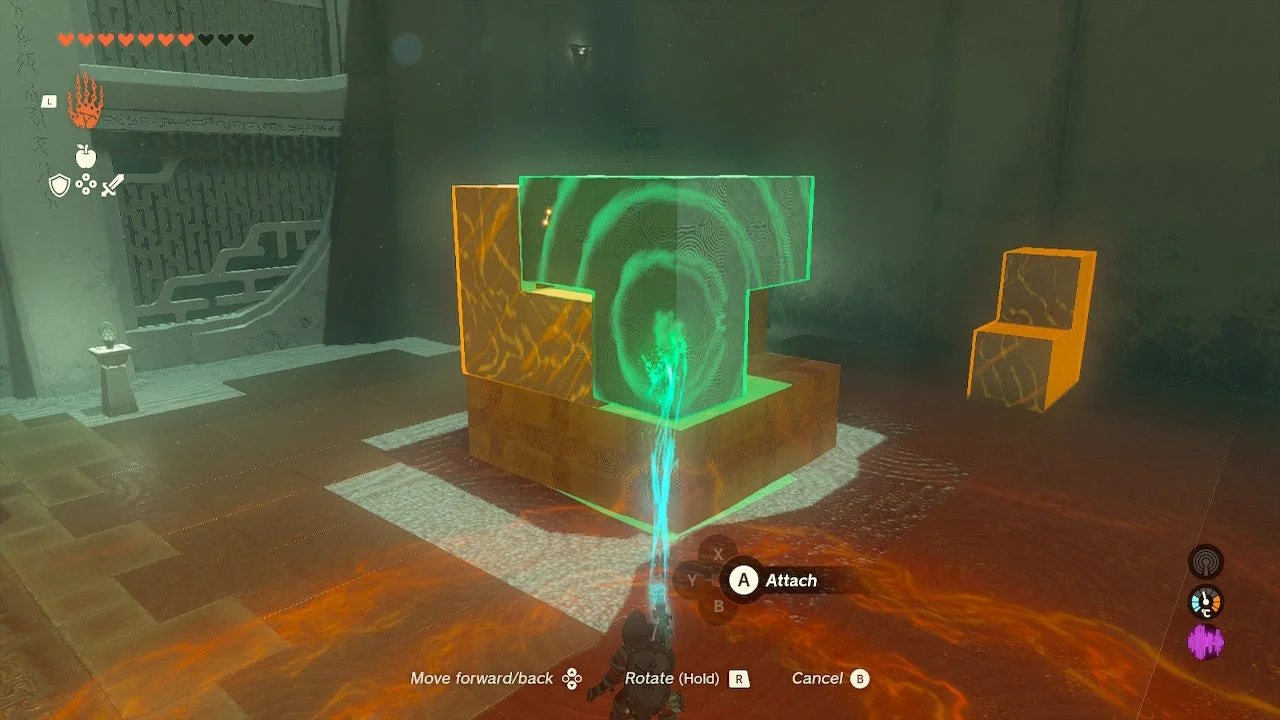Screen dimensions: 1280x720
Task: Click the materials dots icon
Action: tap(87, 183)
